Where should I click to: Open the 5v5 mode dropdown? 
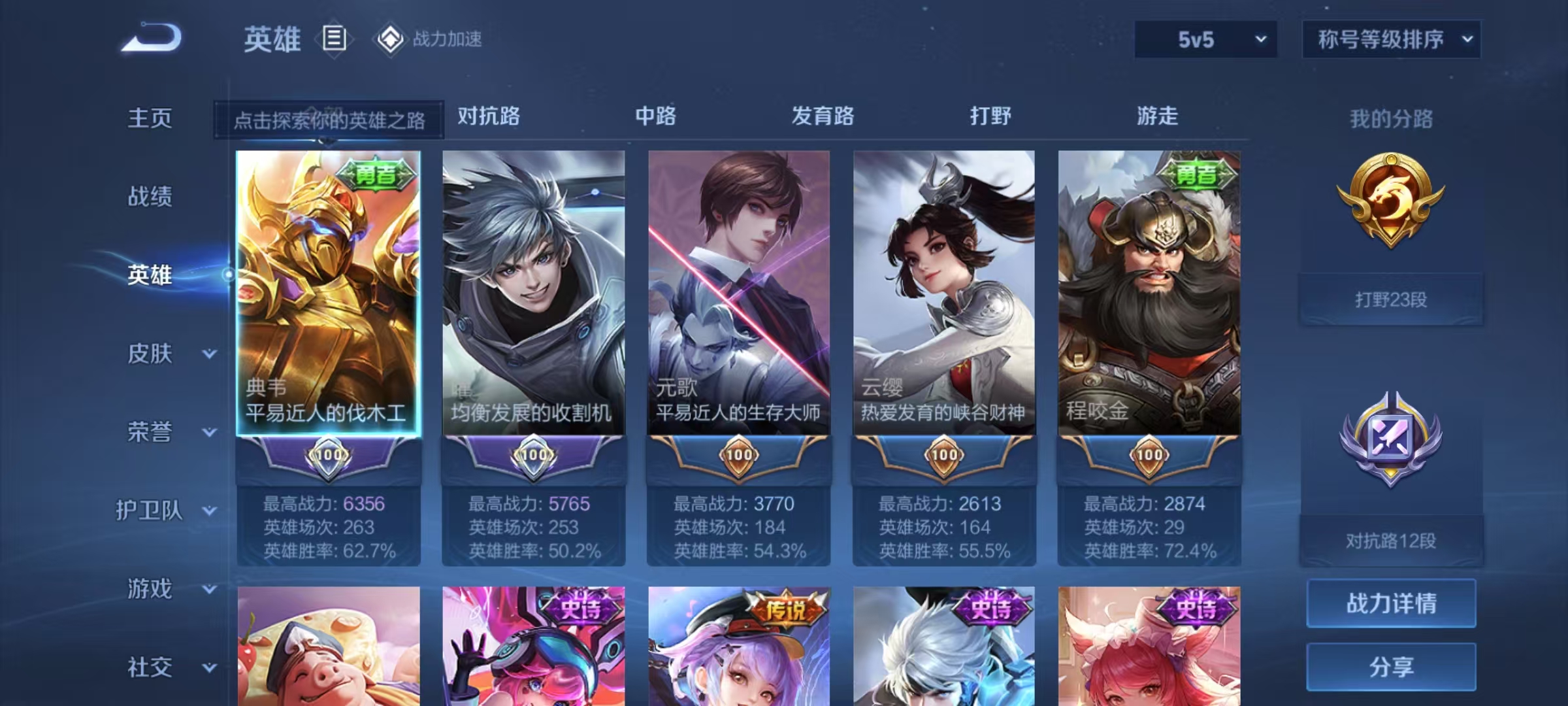click(1206, 40)
